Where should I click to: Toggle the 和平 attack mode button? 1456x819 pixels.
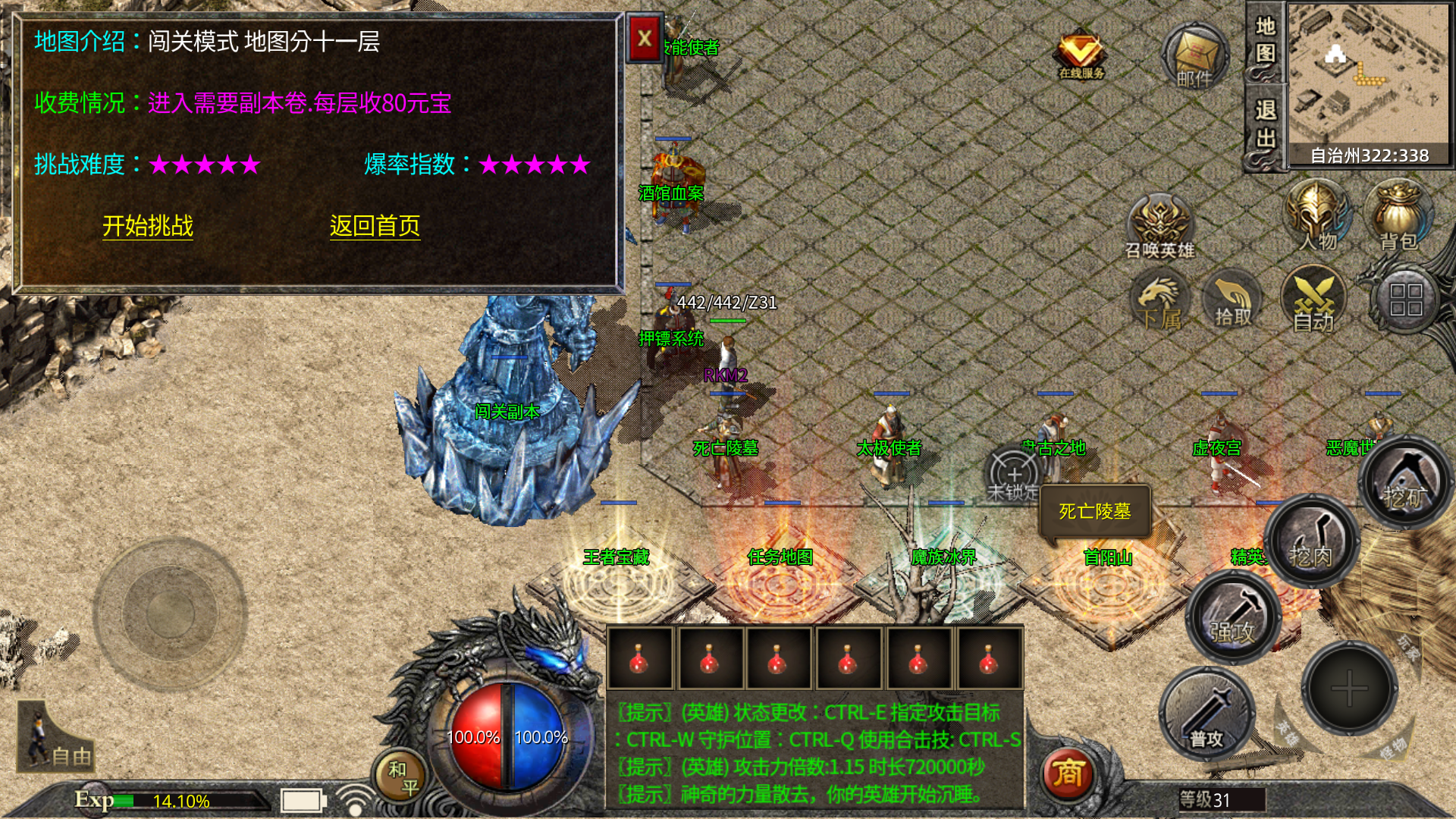pos(402,777)
